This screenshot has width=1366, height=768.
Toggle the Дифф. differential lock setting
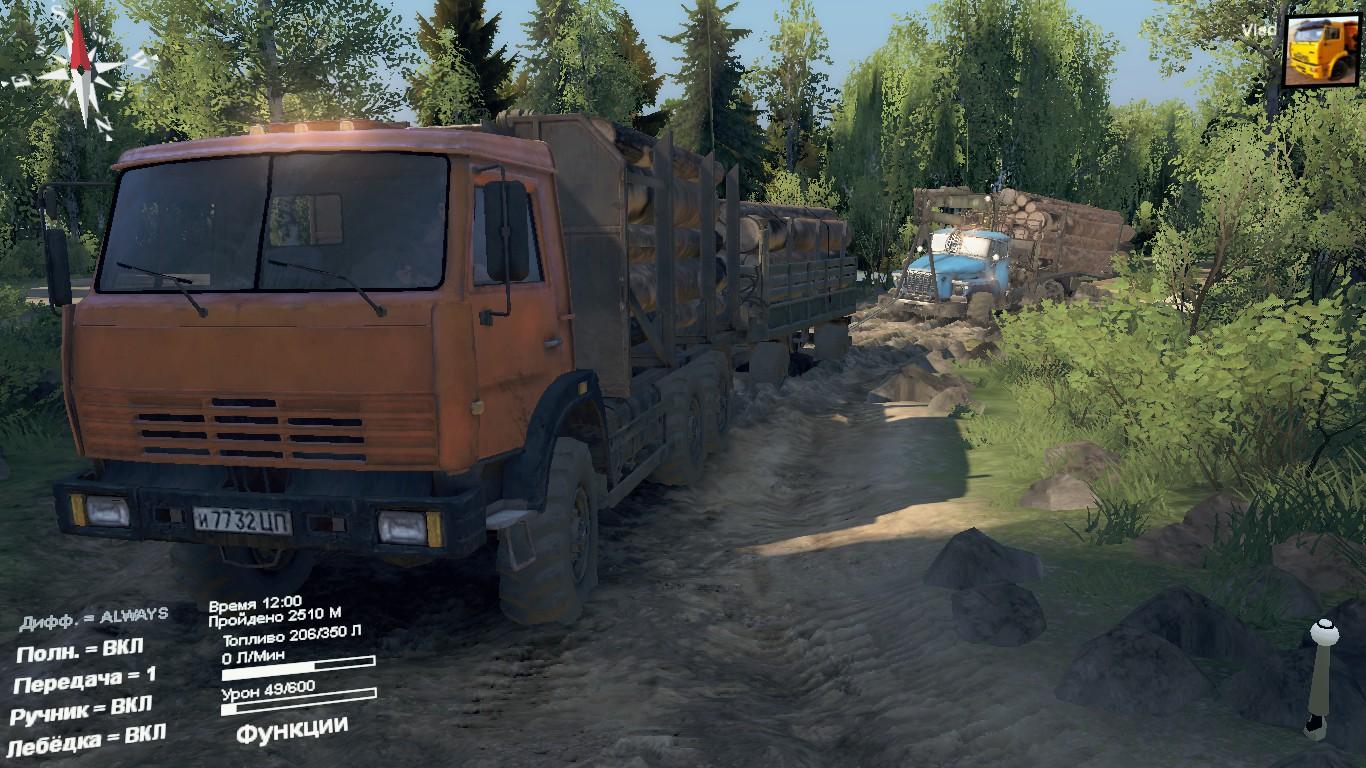pyautogui.click(x=94, y=619)
